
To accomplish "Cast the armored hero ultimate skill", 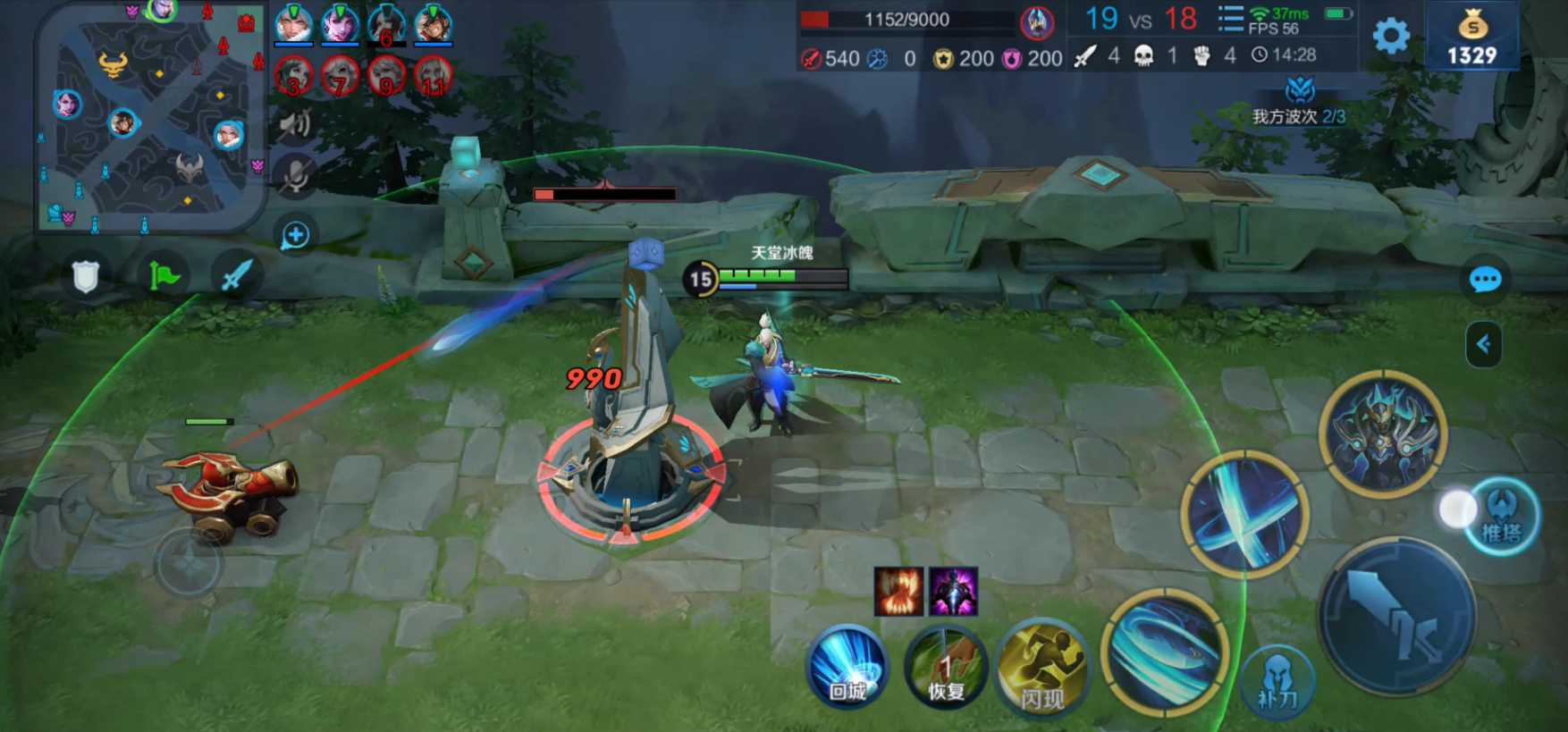I will [1382, 434].
